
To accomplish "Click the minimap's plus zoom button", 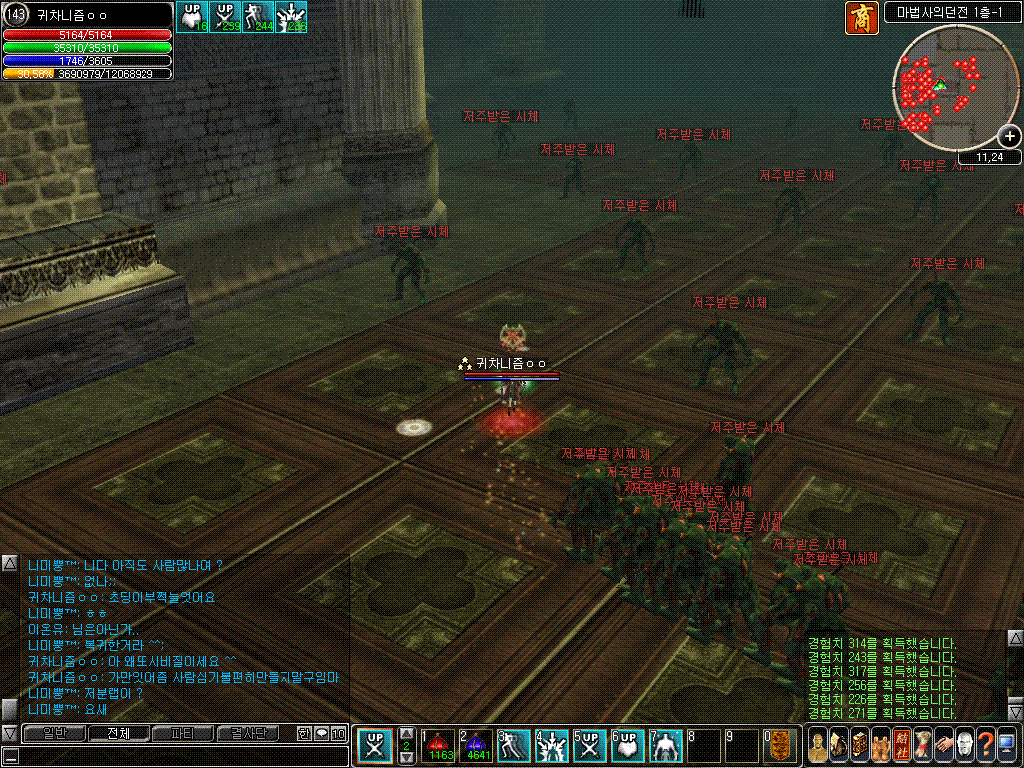I will pyautogui.click(x=1009, y=137).
